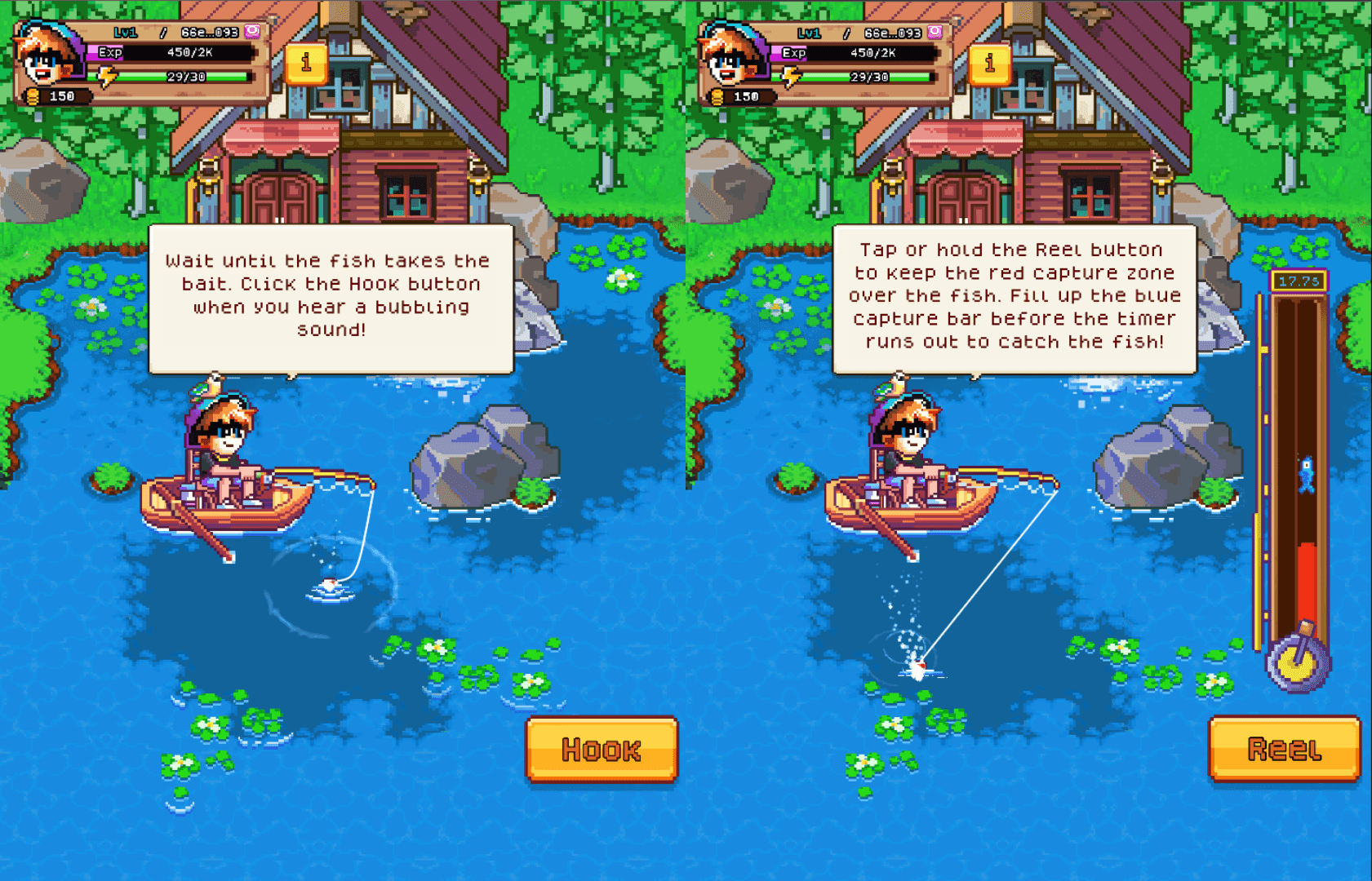Click the Exp progress bar showing 450/2K
Viewport: 1372px width, 881px height.
click(171, 54)
